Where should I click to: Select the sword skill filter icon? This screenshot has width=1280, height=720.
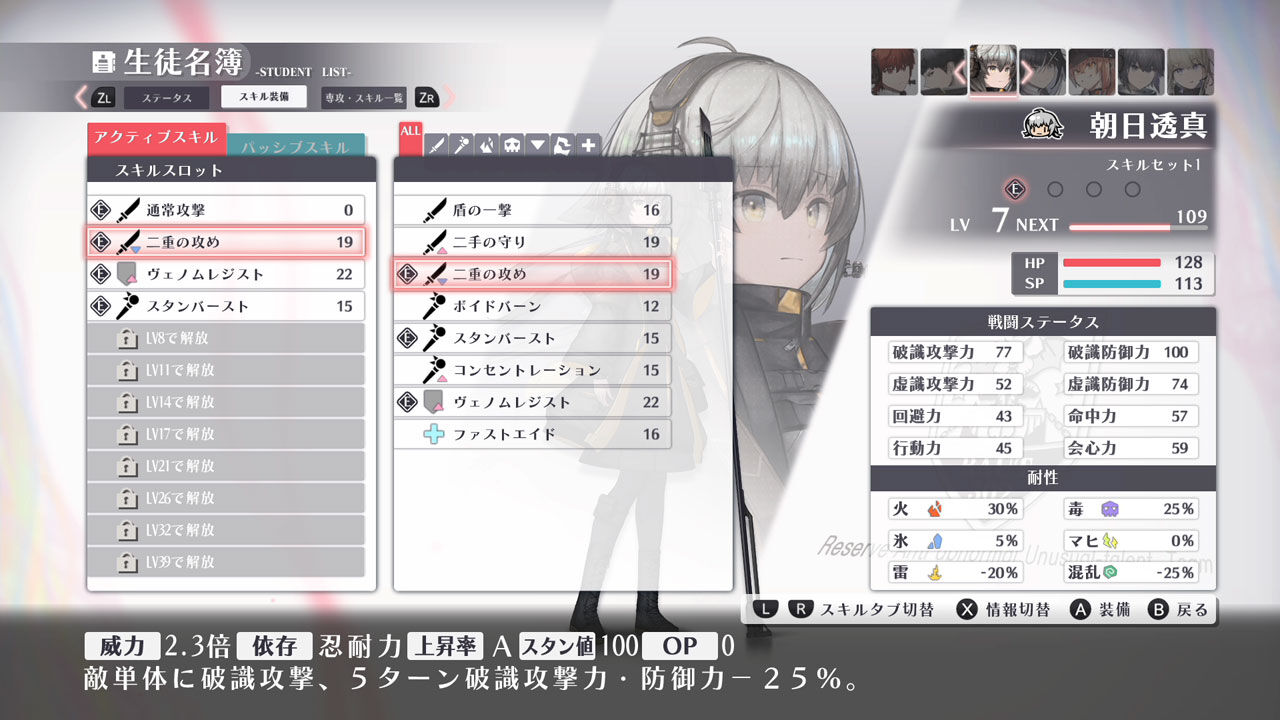(436, 145)
